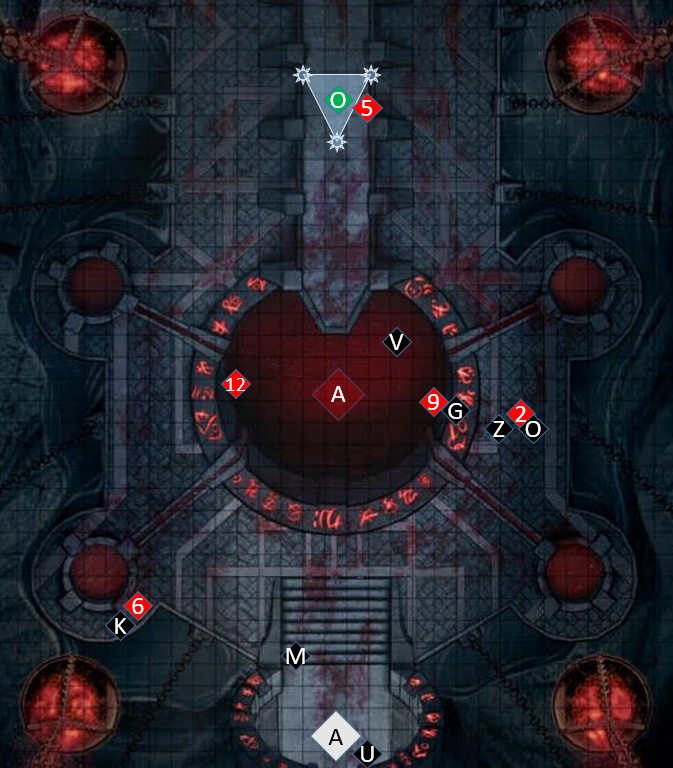Image resolution: width=673 pixels, height=768 pixels.
Task: Select the black Z diamond token
Action: [x=498, y=429]
